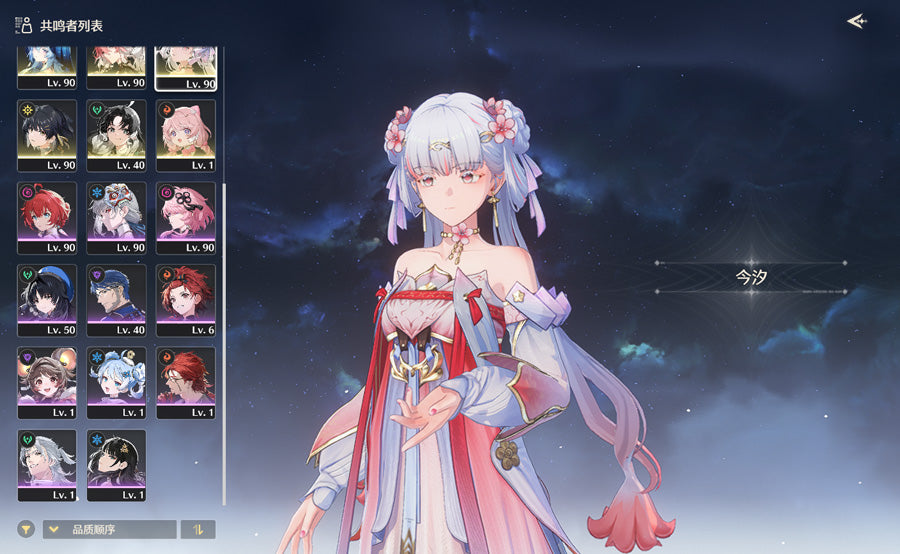900x554 pixels.
Task: Select the pink-haired Lv. 90 character with black ribbon
Action: [186, 217]
